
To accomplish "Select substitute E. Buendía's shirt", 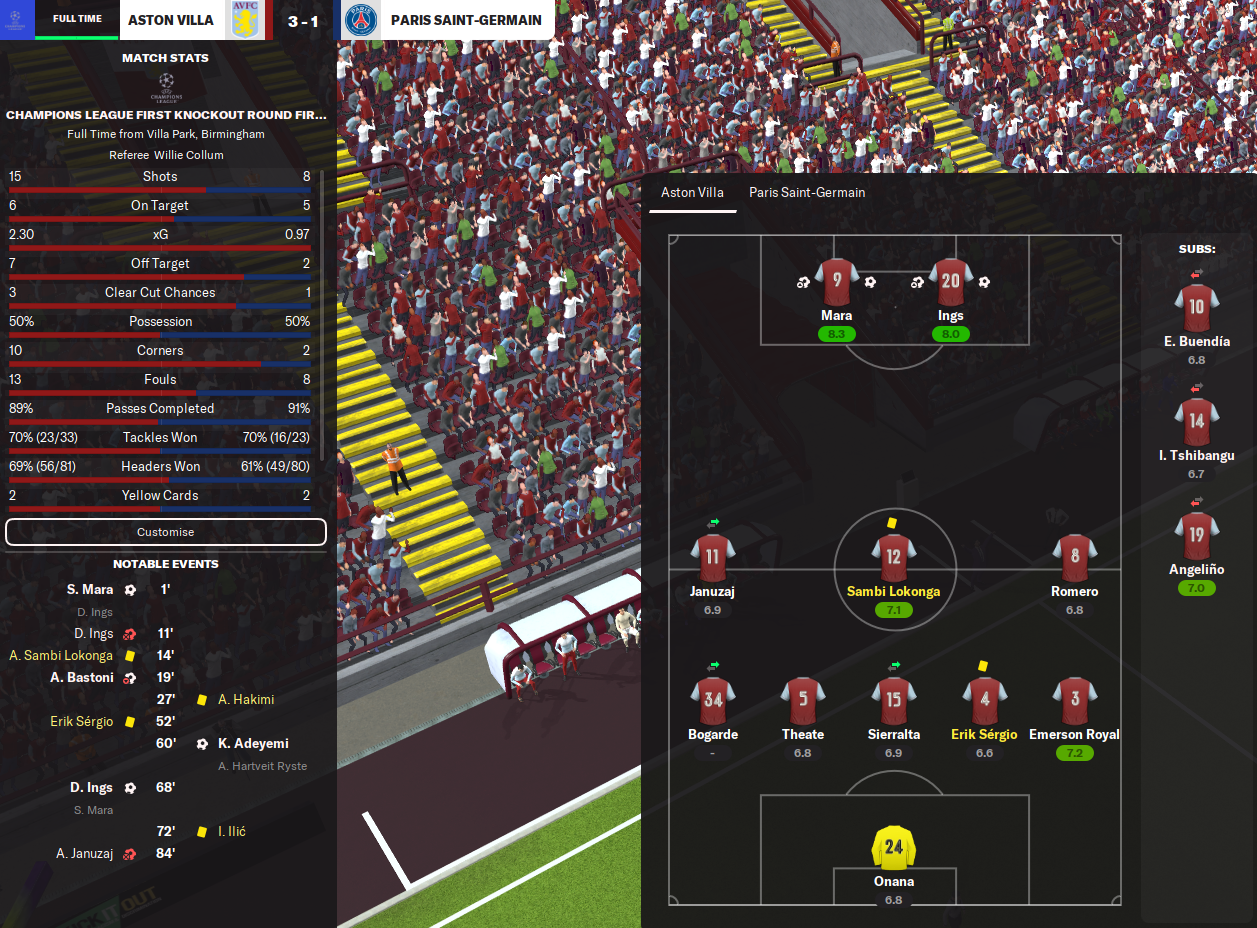I will point(1196,307).
